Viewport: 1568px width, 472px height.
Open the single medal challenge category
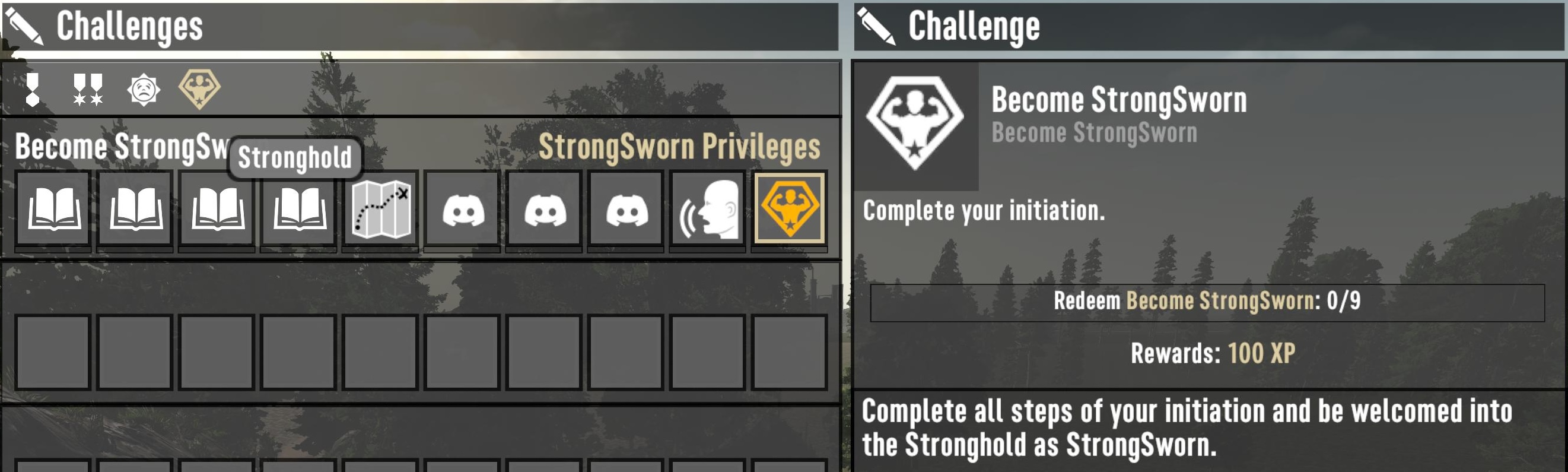click(33, 87)
